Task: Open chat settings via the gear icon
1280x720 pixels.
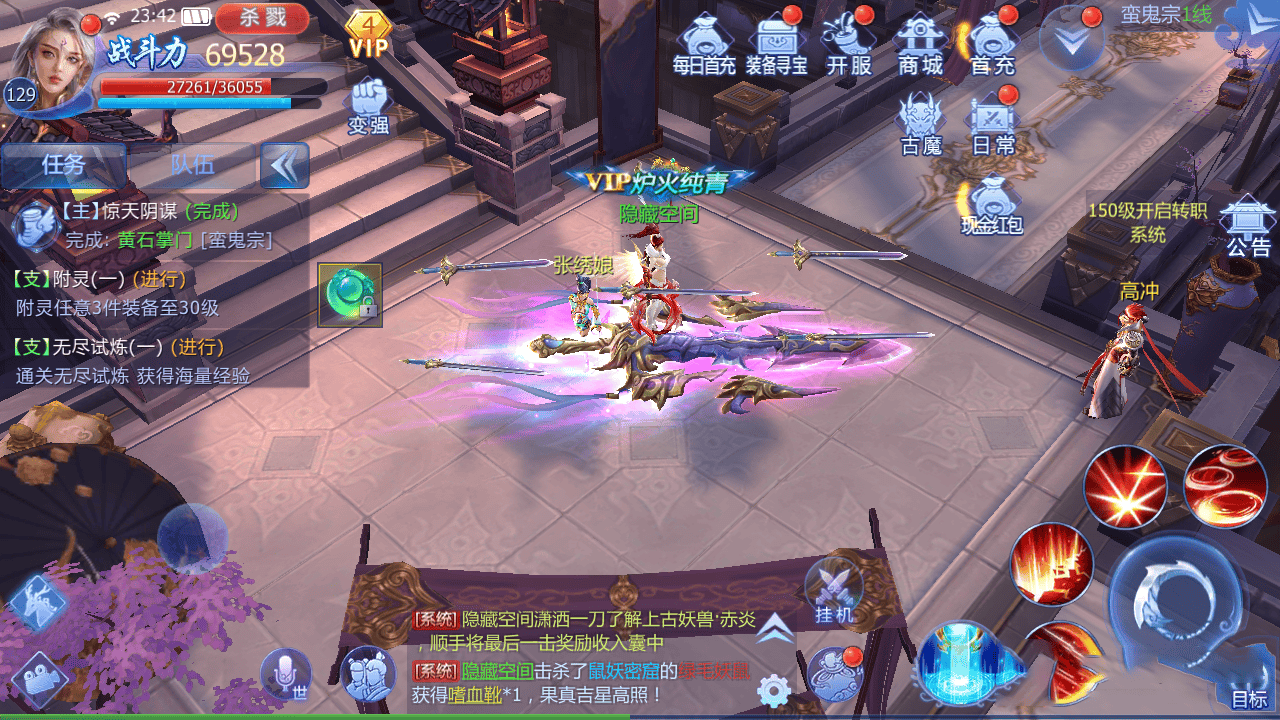Action: pos(774,690)
